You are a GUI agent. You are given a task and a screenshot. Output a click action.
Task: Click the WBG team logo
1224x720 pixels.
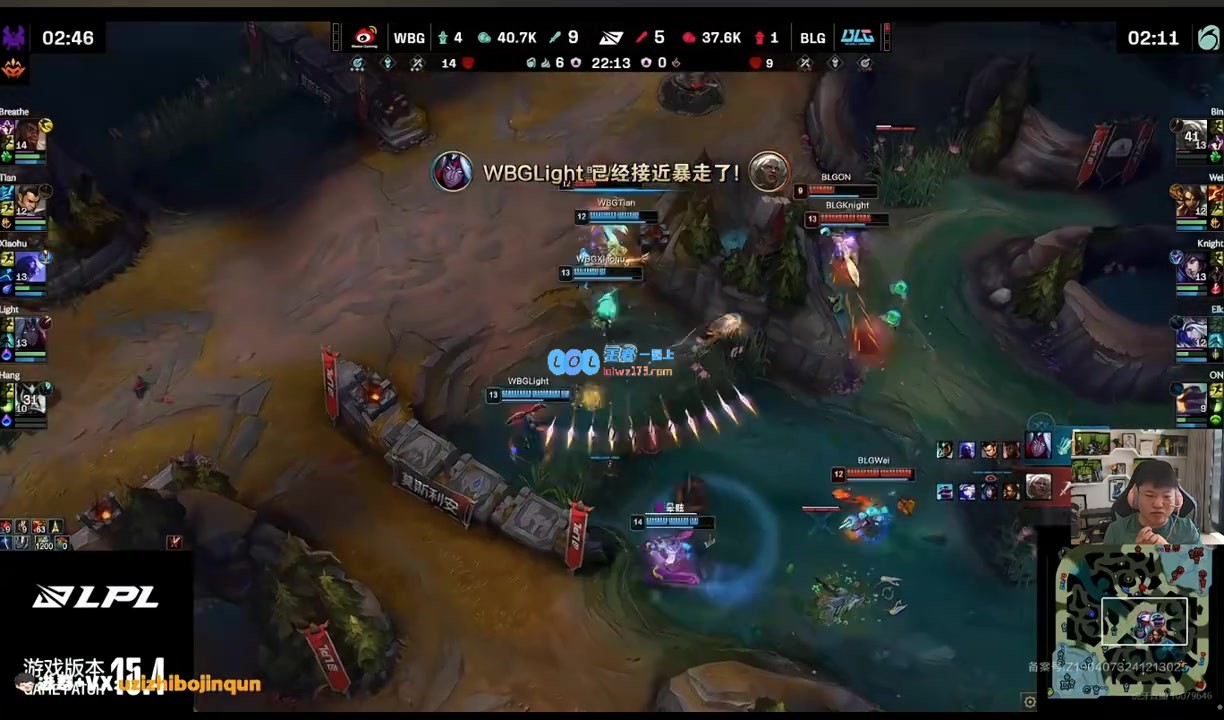[365, 38]
